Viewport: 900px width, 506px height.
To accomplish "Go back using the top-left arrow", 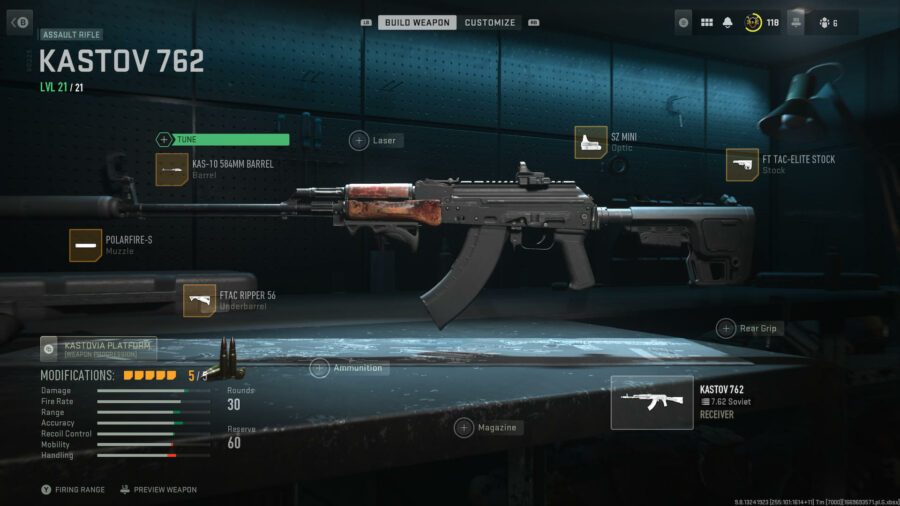I will (20, 22).
